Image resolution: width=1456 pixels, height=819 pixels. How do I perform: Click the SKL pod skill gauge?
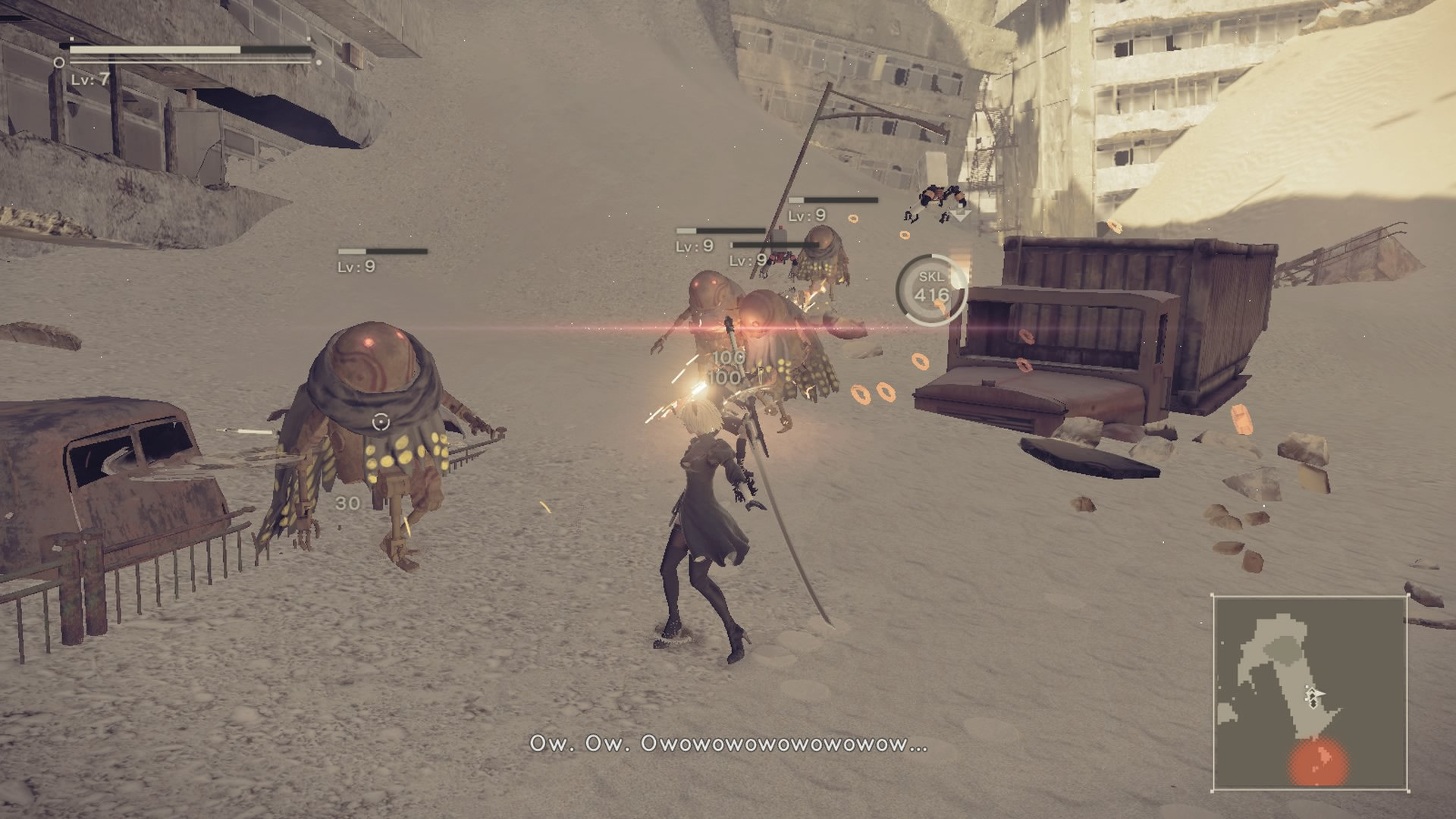coord(931,288)
